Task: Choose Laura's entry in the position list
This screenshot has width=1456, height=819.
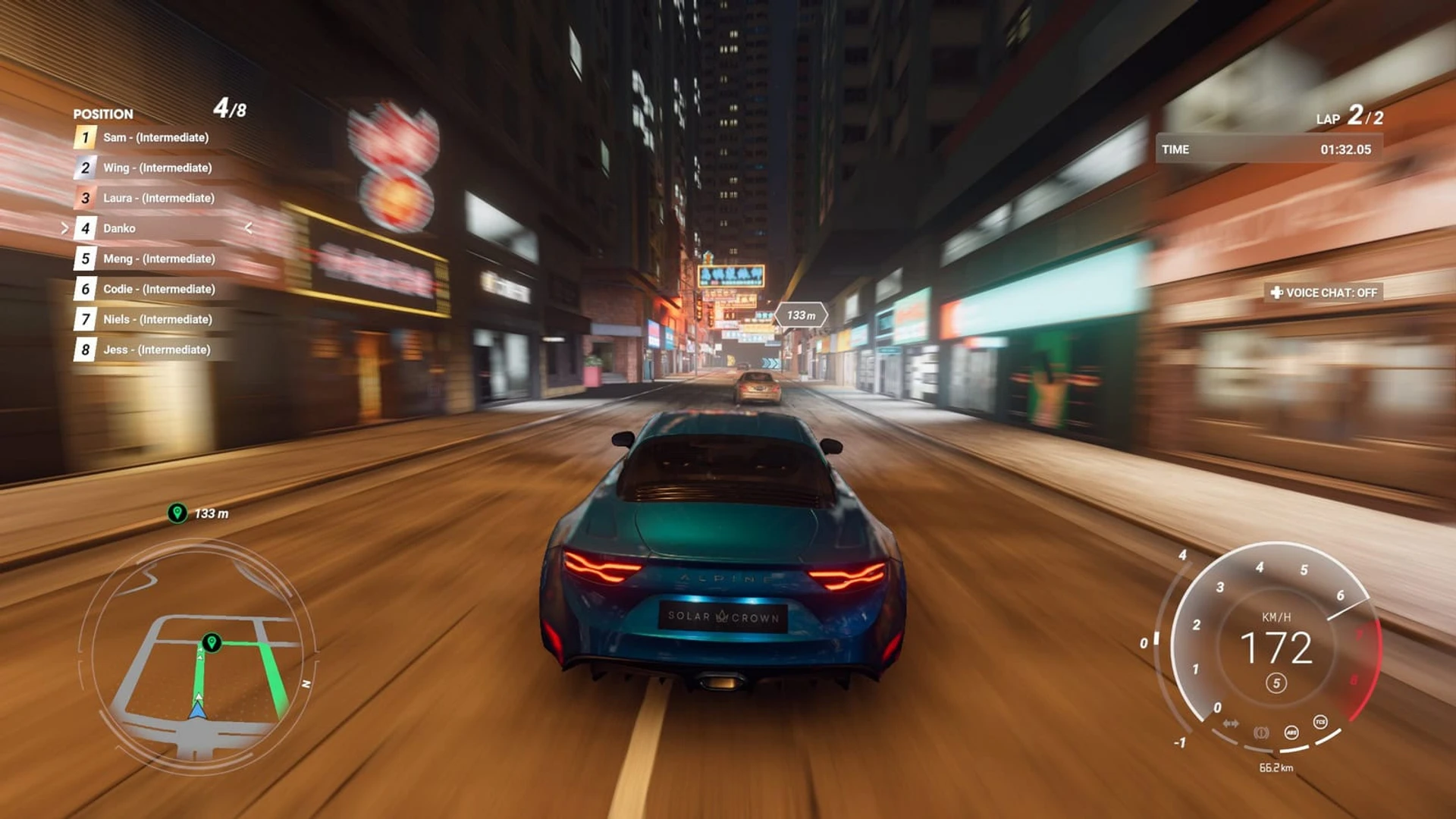Action: coord(158,198)
